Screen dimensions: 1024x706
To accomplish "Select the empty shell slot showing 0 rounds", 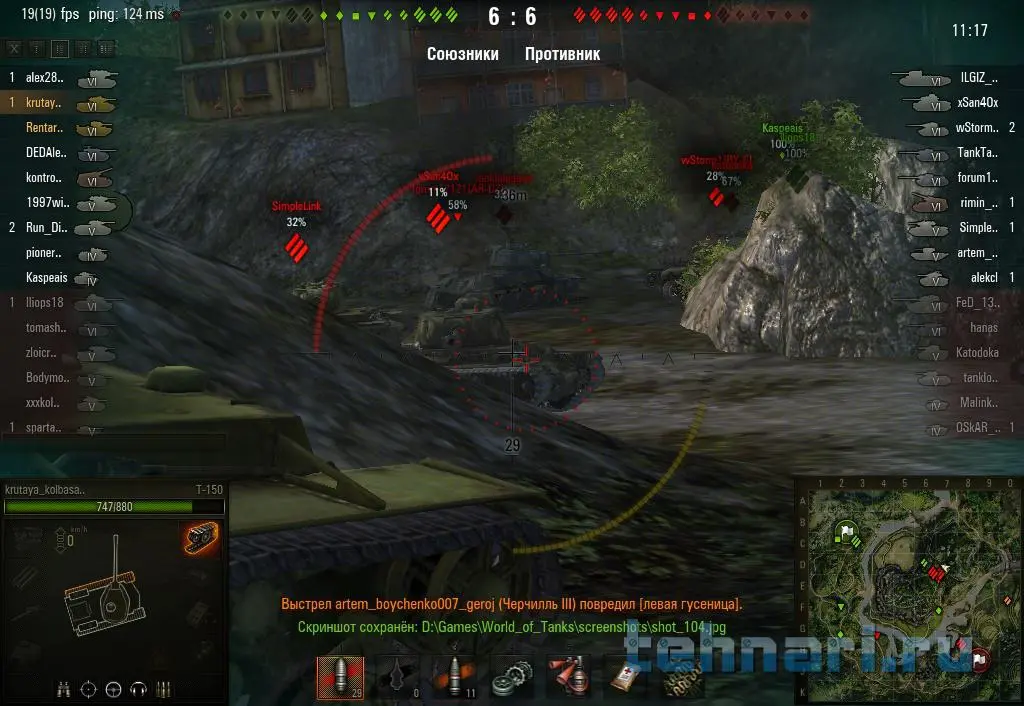I will (397, 678).
